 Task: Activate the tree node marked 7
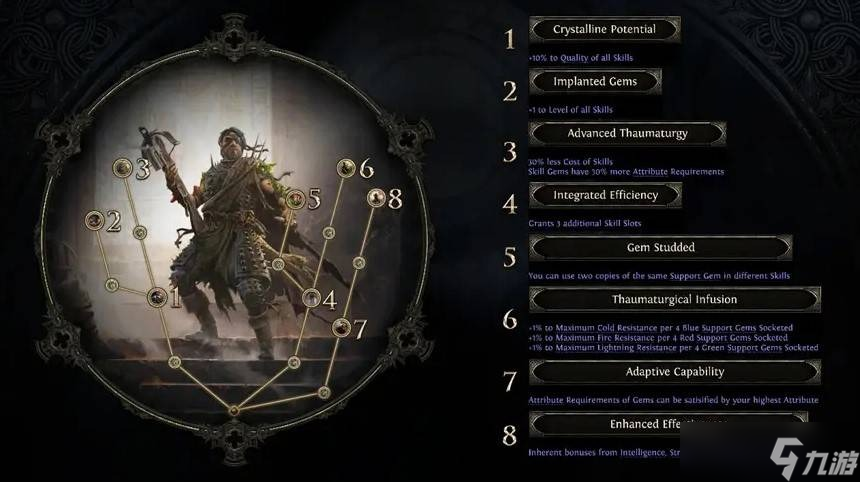point(341,327)
